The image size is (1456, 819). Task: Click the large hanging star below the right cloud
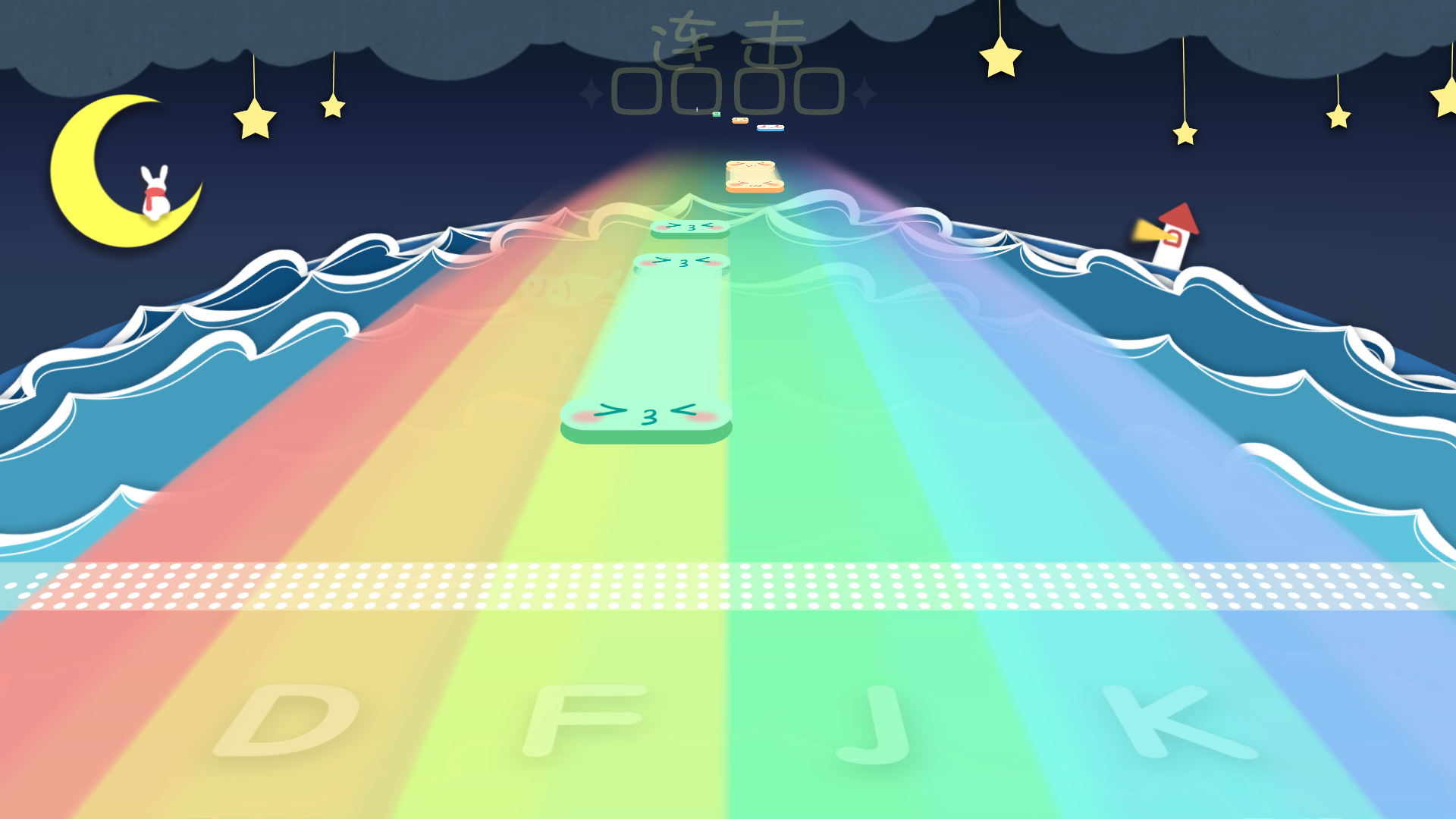pos(999,57)
